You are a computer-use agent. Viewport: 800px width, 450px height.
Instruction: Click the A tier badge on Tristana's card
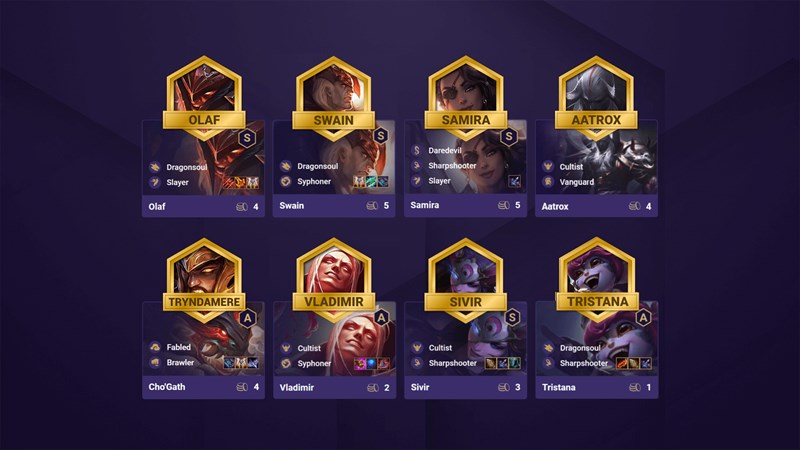pyautogui.click(x=642, y=317)
